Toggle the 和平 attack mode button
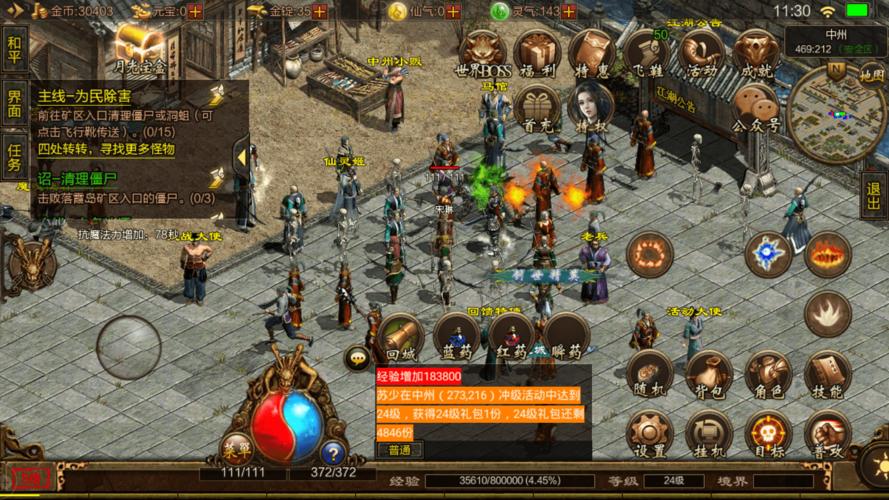Viewport: 889px width, 500px height. tap(14, 47)
